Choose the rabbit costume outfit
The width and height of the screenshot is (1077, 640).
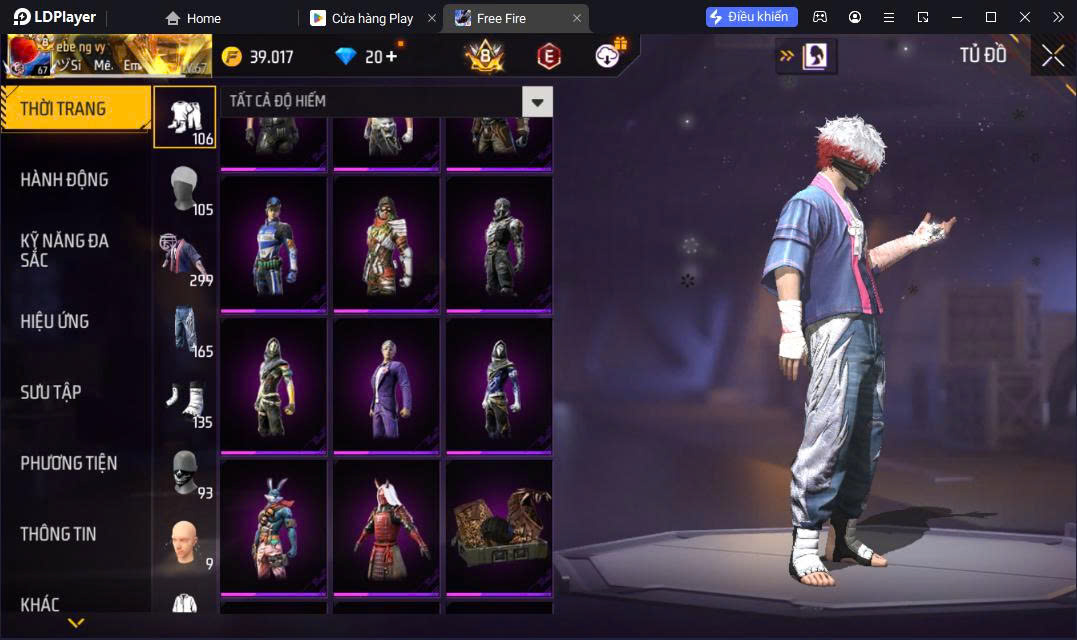(x=273, y=527)
